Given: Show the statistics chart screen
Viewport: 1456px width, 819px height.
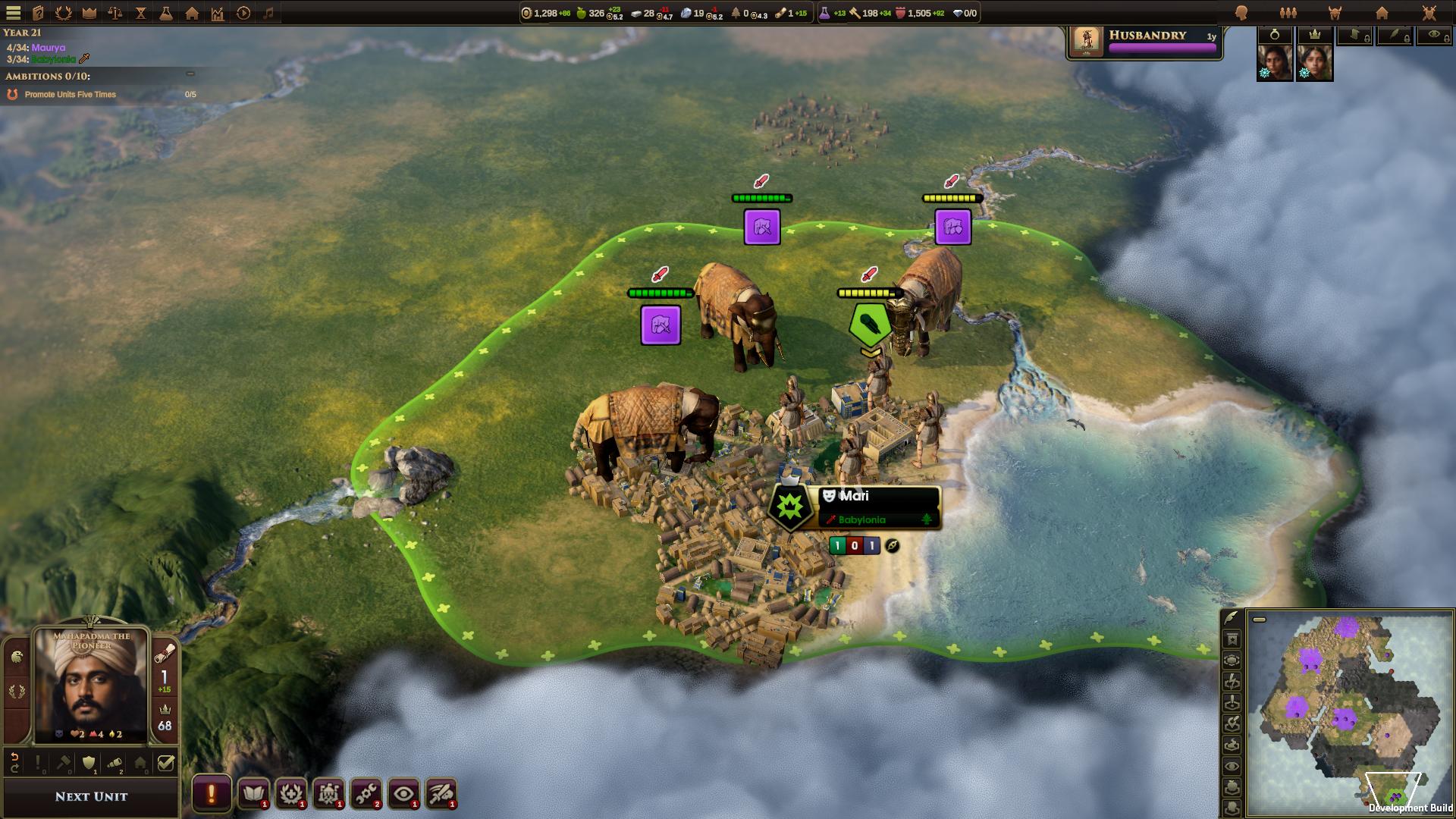Looking at the screenshot, I should (x=218, y=13).
